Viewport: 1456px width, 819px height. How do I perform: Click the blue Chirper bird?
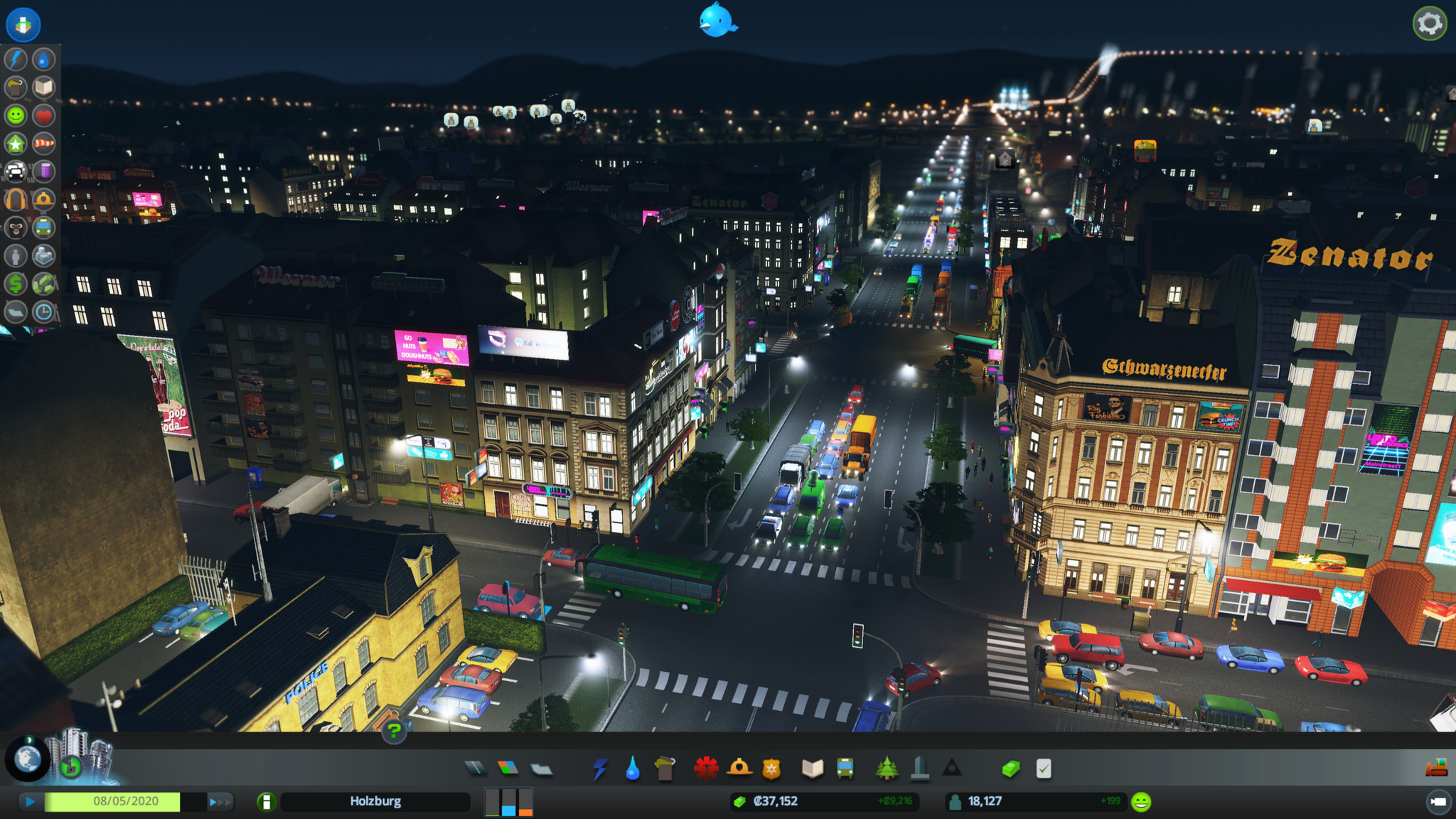click(717, 21)
